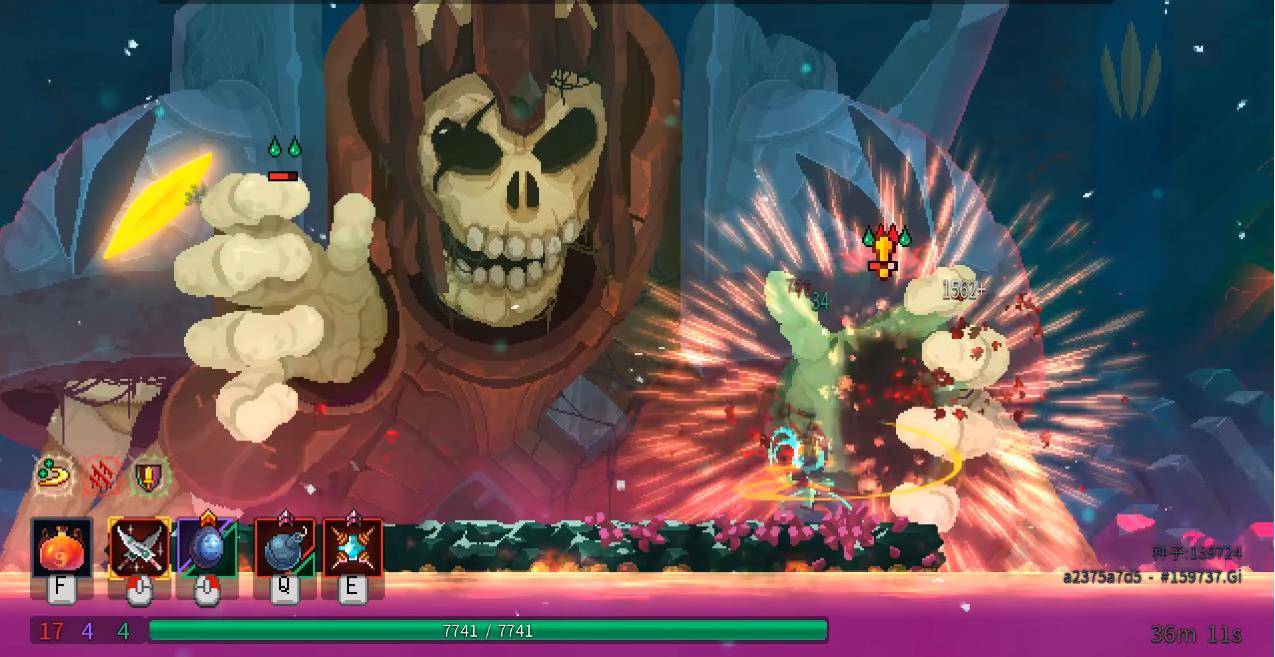
Task: Select the blue round shield slot
Action: [x=207, y=547]
